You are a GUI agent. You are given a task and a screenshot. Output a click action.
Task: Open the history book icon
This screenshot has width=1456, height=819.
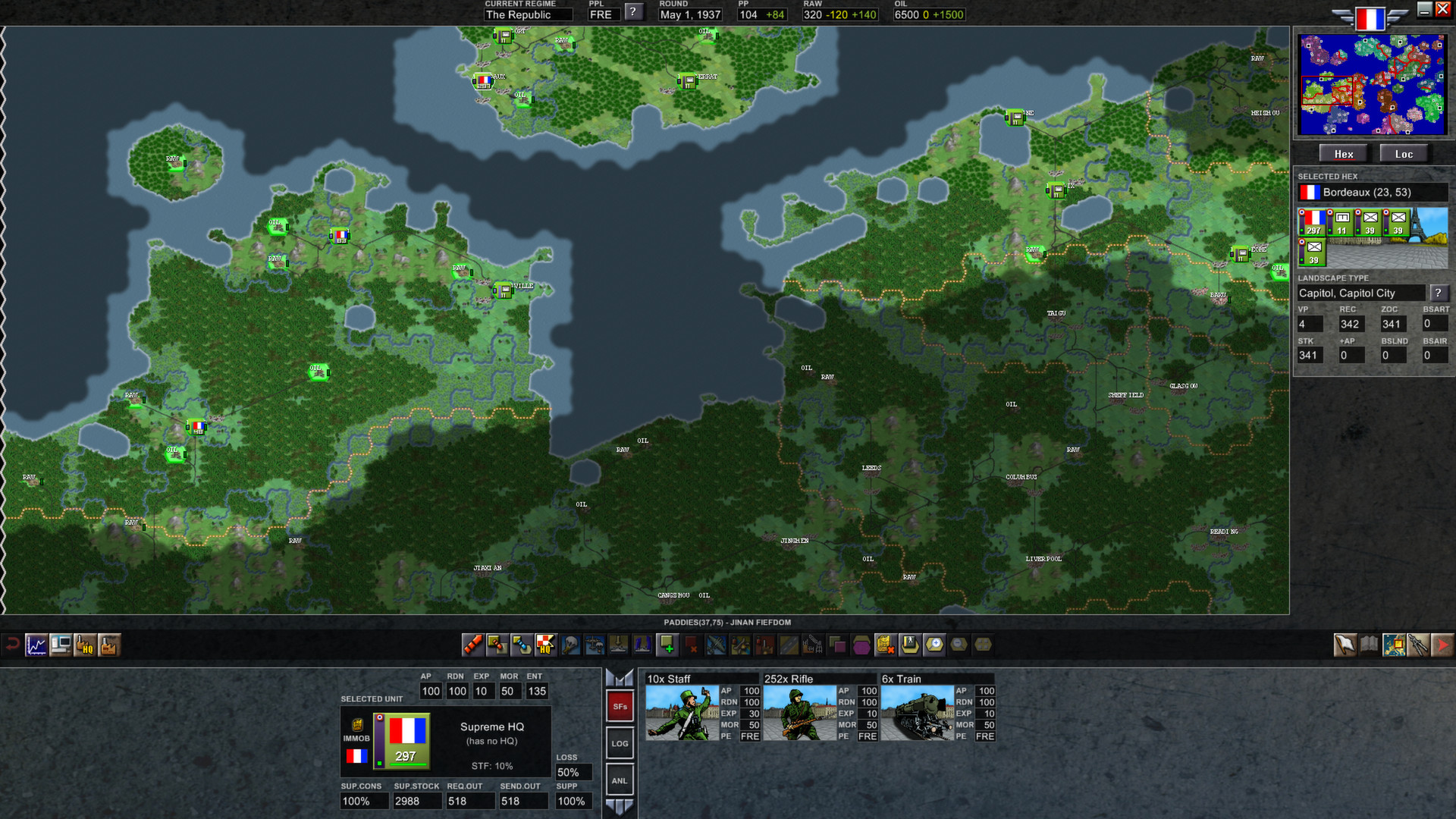click(x=1369, y=646)
